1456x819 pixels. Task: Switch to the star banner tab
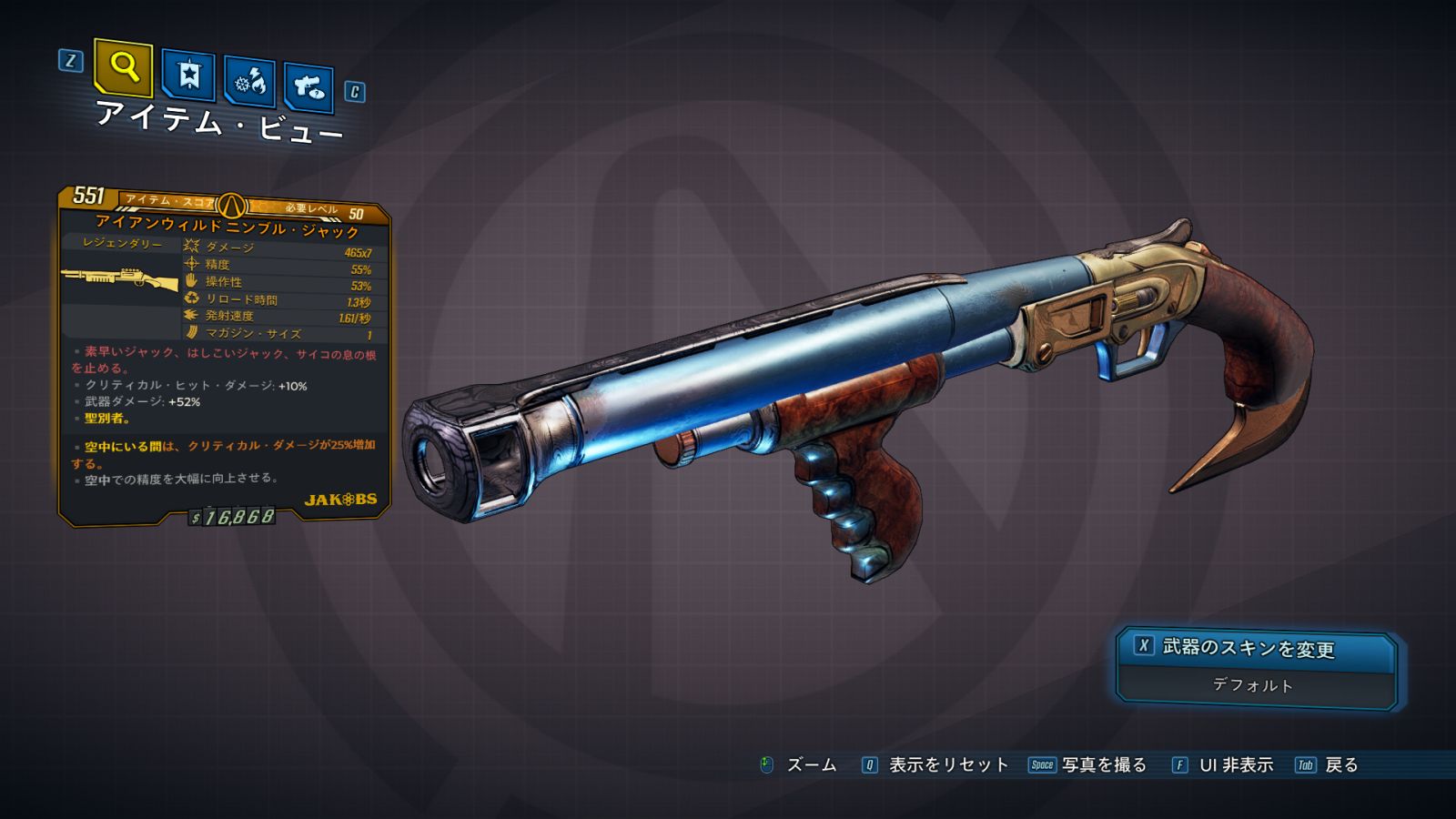click(x=188, y=75)
